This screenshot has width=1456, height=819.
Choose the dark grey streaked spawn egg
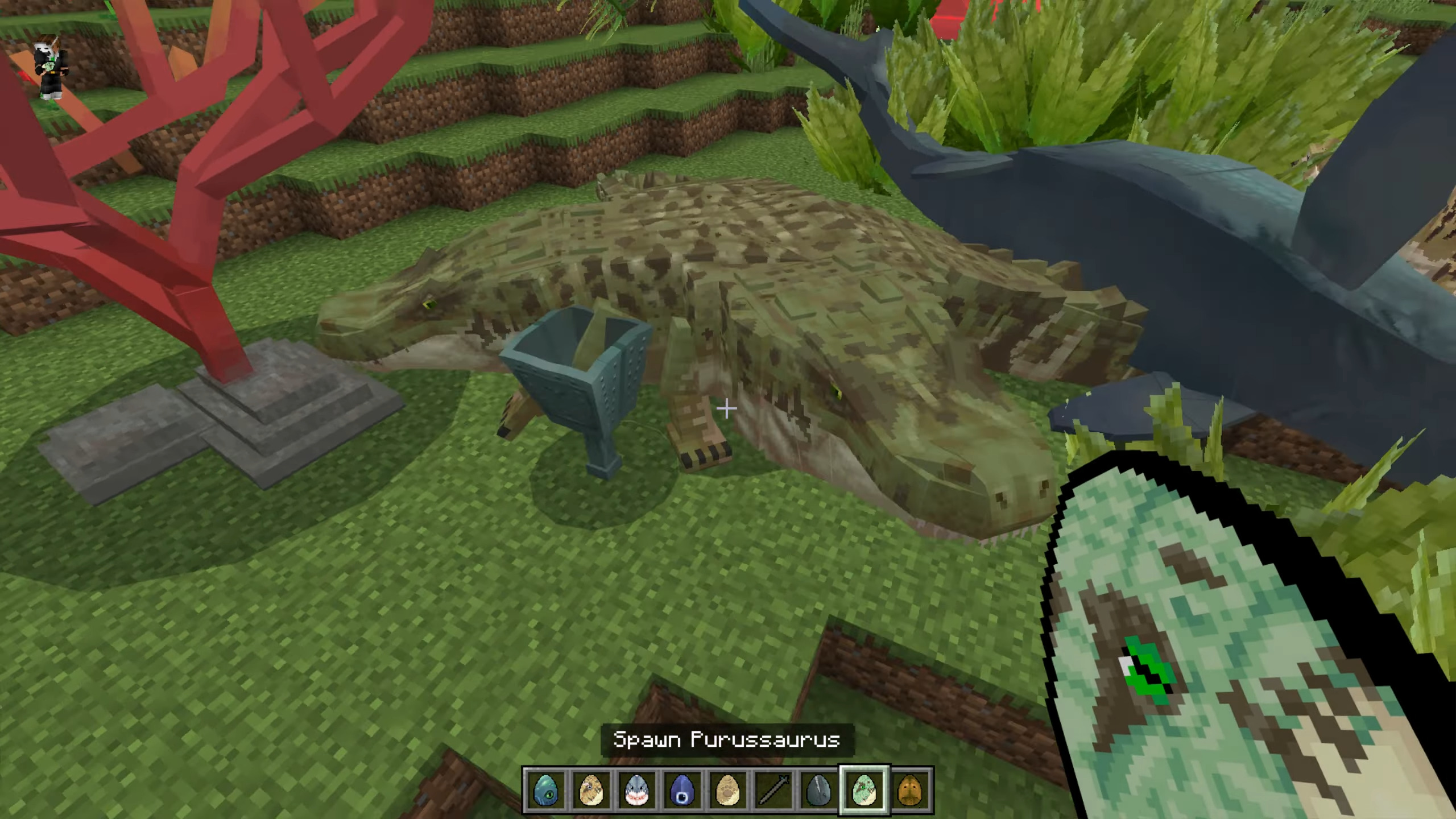pyautogui.click(x=818, y=790)
